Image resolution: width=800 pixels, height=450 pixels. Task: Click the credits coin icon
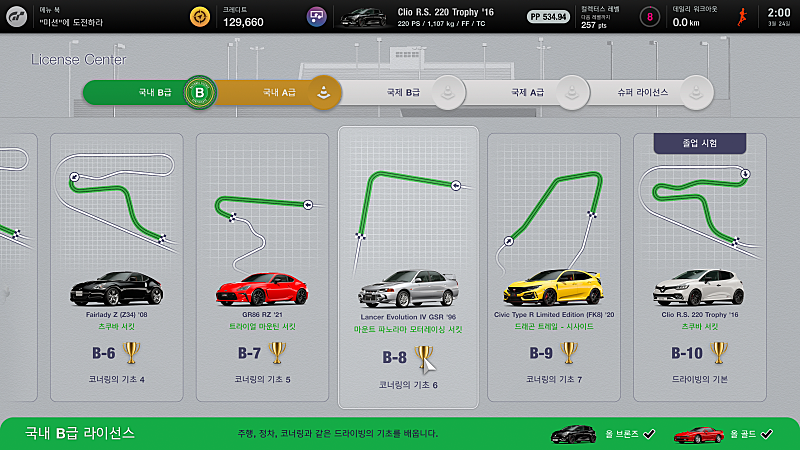[x=202, y=17]
